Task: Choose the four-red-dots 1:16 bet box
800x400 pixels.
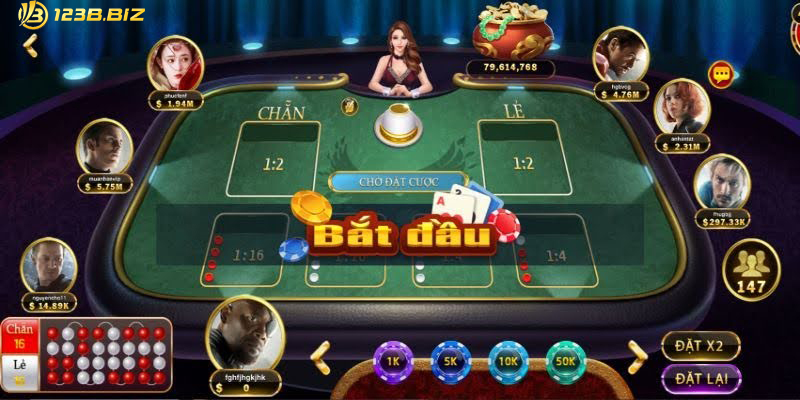Action: click(248, 255)
